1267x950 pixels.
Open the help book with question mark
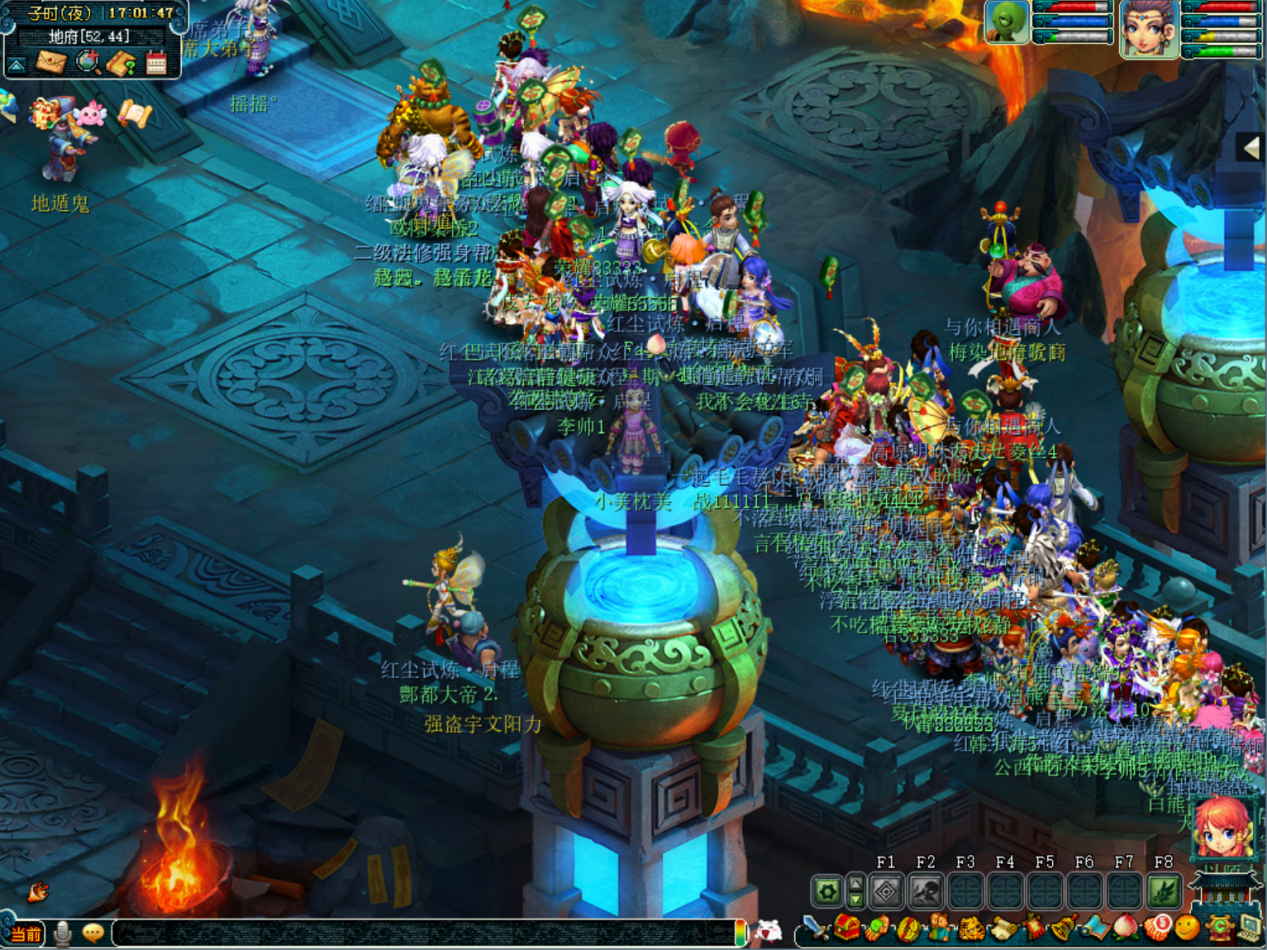coord(122,63)
